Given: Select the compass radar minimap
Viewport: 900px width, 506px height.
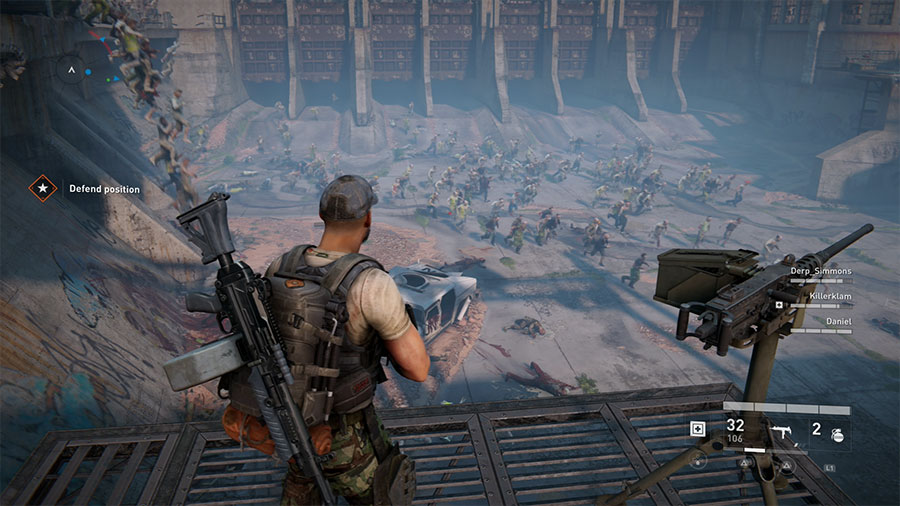Looking at the screenshot, I should (x=70, y=70).
